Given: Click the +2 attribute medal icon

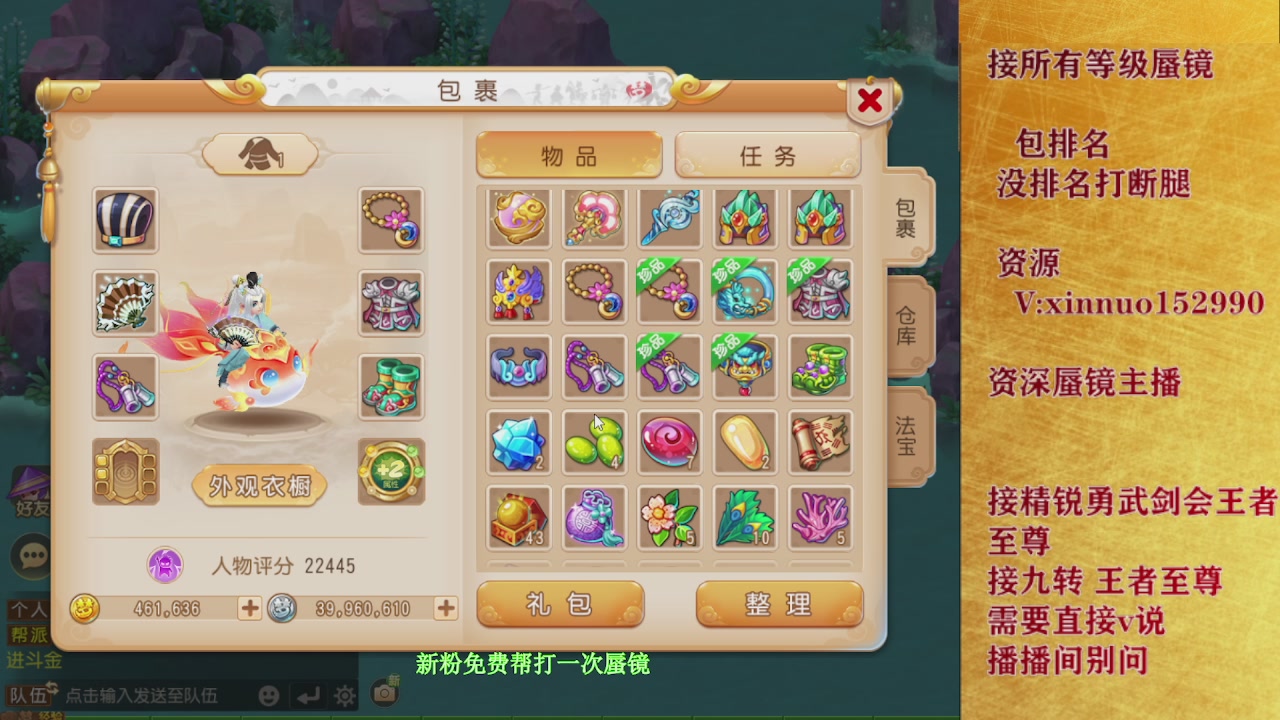Looking at the screenshot, I should click(391, 470).
